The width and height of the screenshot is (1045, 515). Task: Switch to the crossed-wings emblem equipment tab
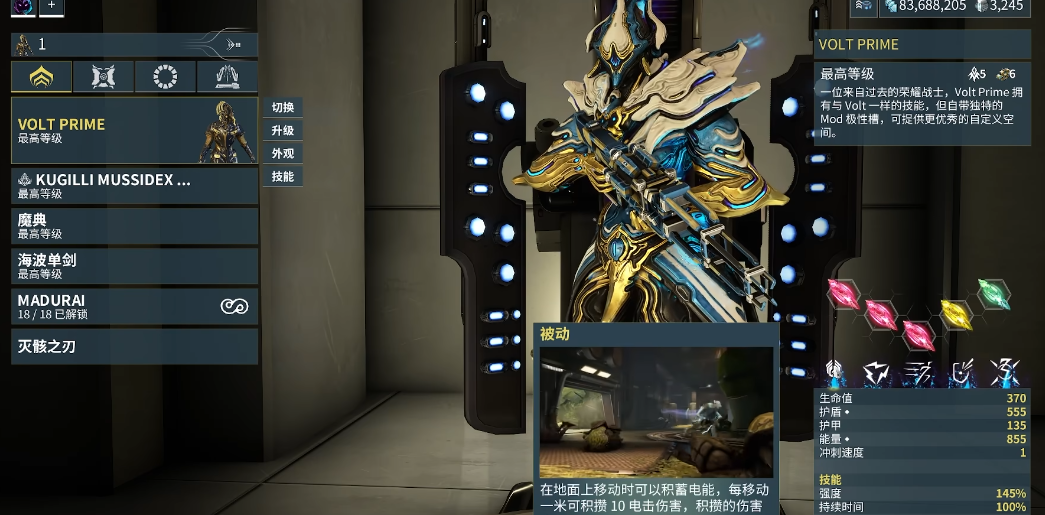(103, 76)
